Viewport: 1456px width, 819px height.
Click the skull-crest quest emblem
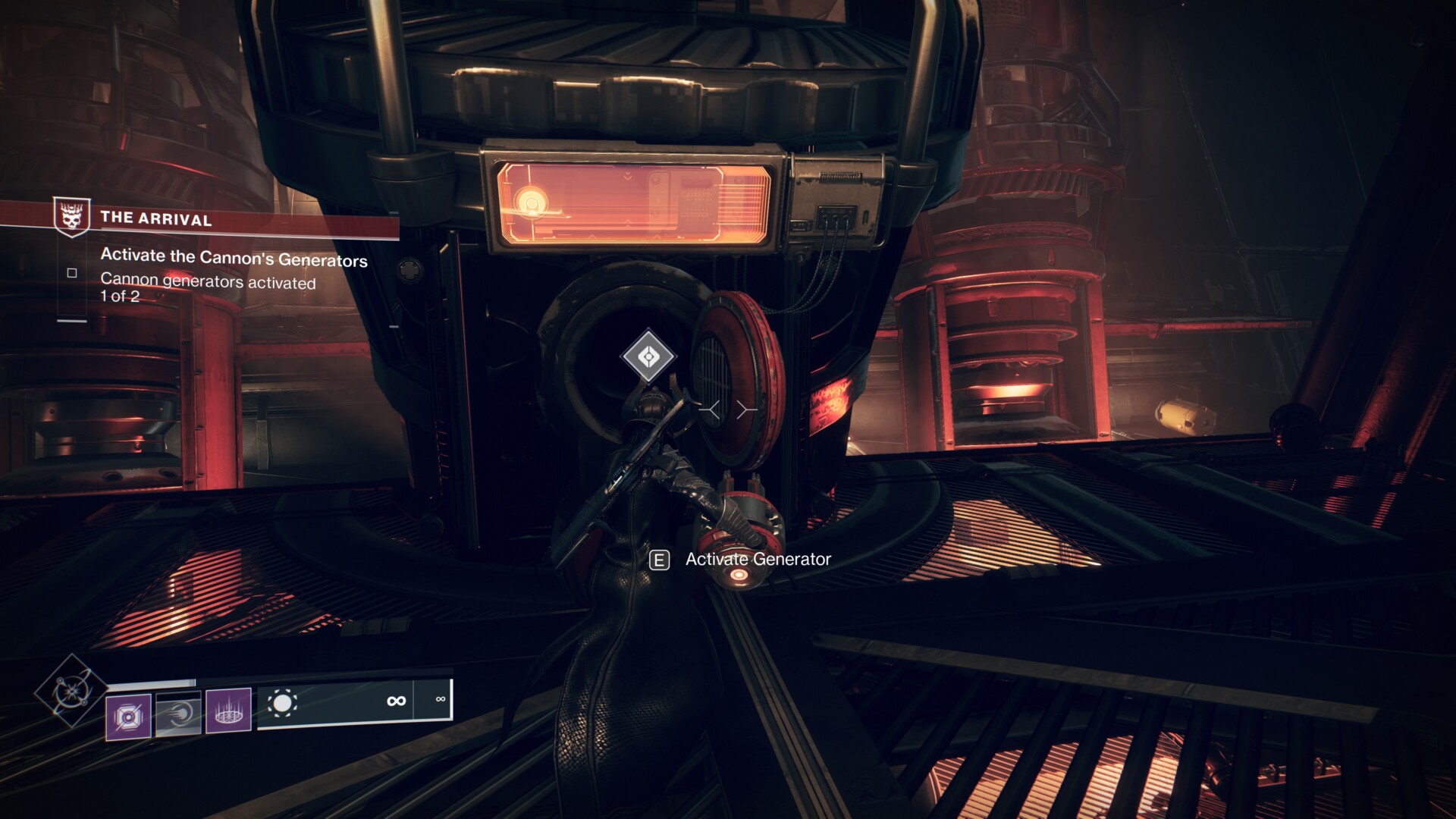tap(72, 217)
